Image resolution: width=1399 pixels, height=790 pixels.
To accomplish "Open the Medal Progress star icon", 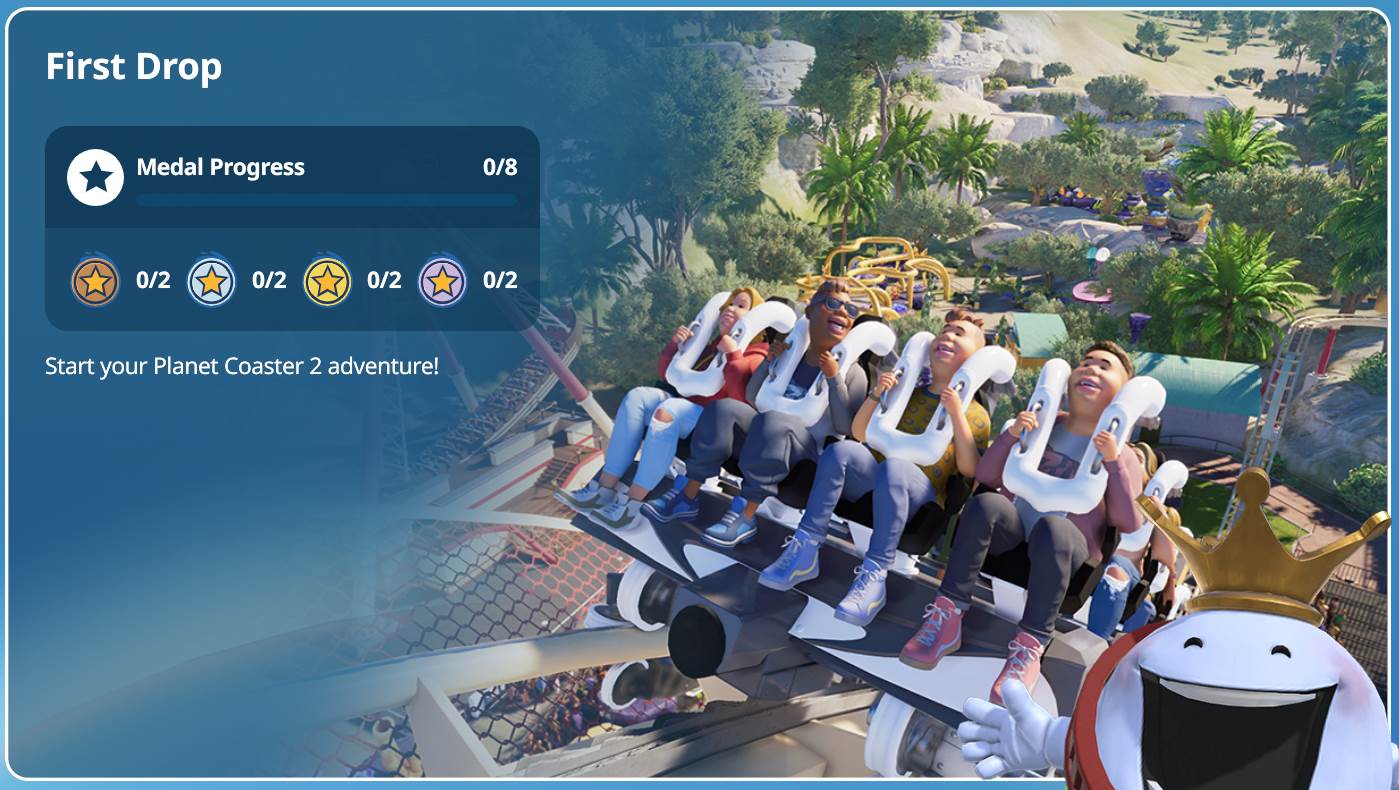I will [95, 178].
